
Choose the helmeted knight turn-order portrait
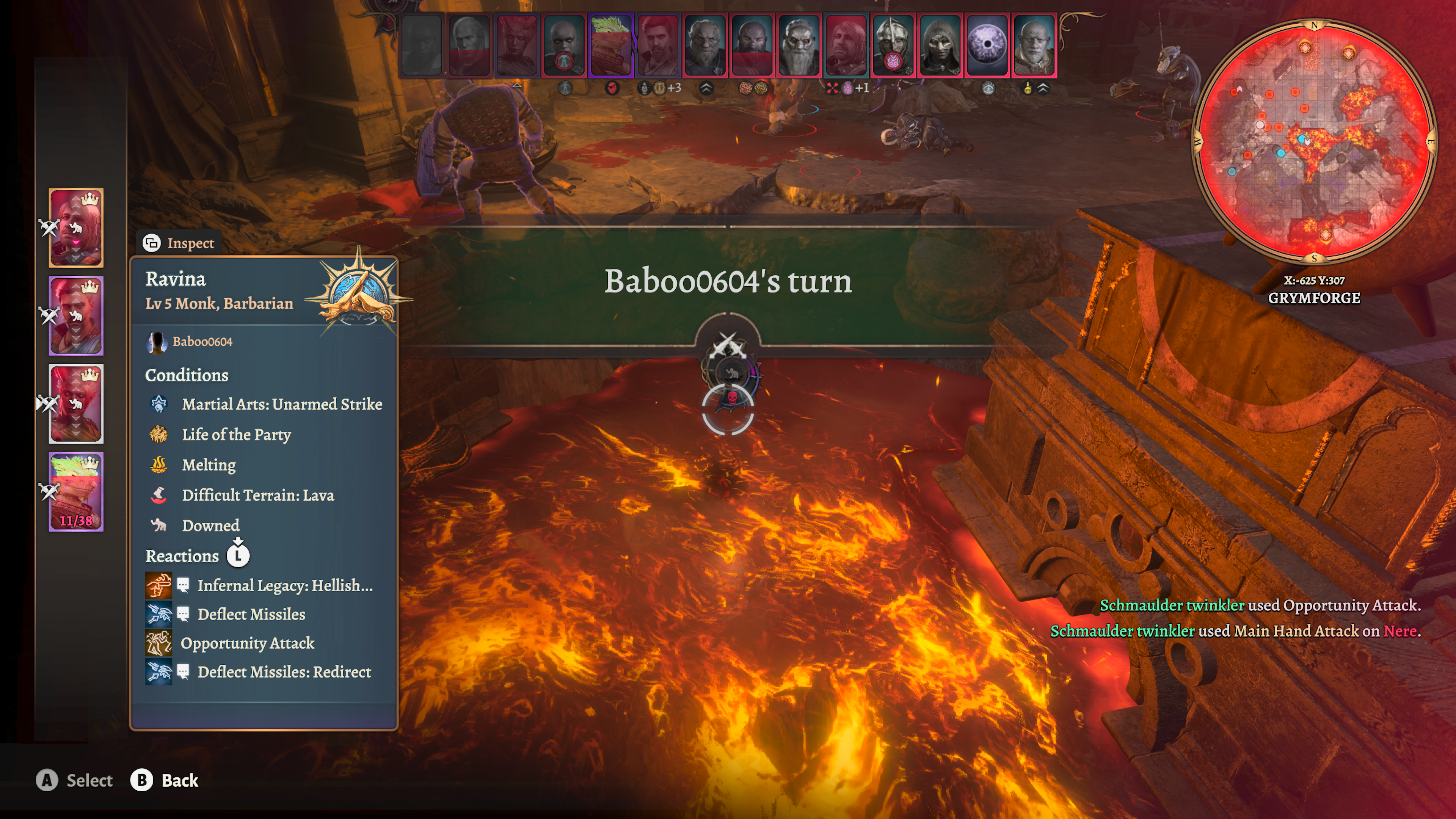point(893,45)
